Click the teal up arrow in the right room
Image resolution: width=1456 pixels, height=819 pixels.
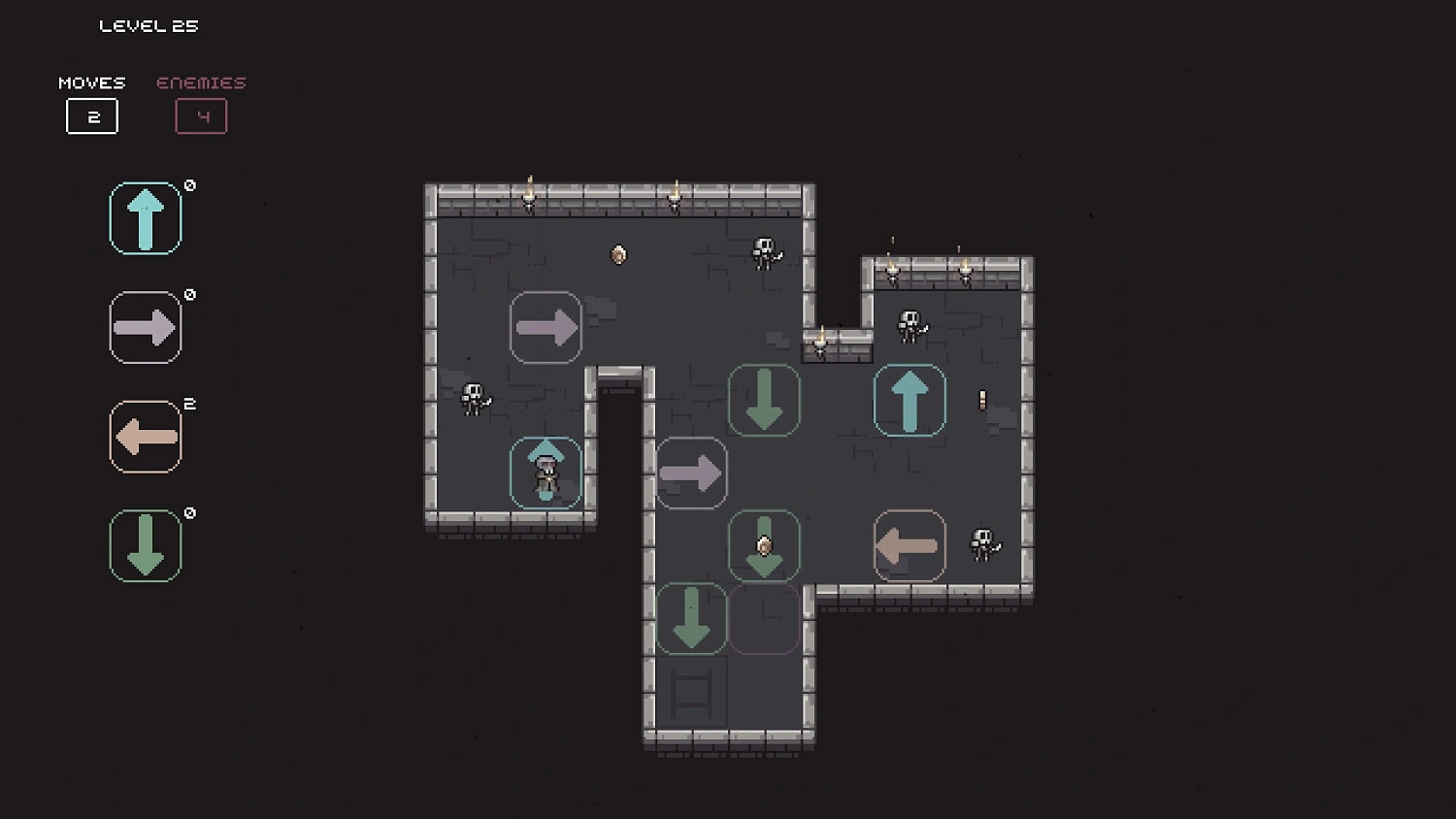(x=910, y=400)
